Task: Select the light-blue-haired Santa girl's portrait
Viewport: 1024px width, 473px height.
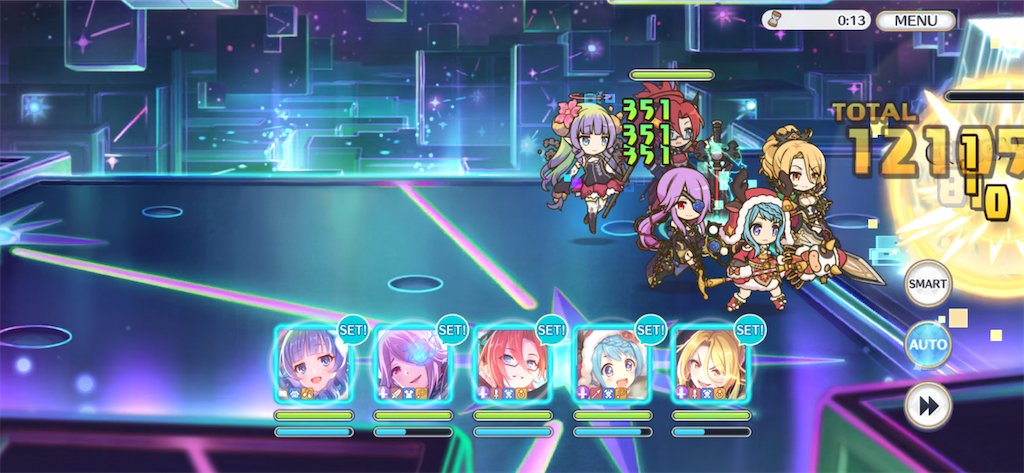Action: pyautogui.click(x=611, y=364)
